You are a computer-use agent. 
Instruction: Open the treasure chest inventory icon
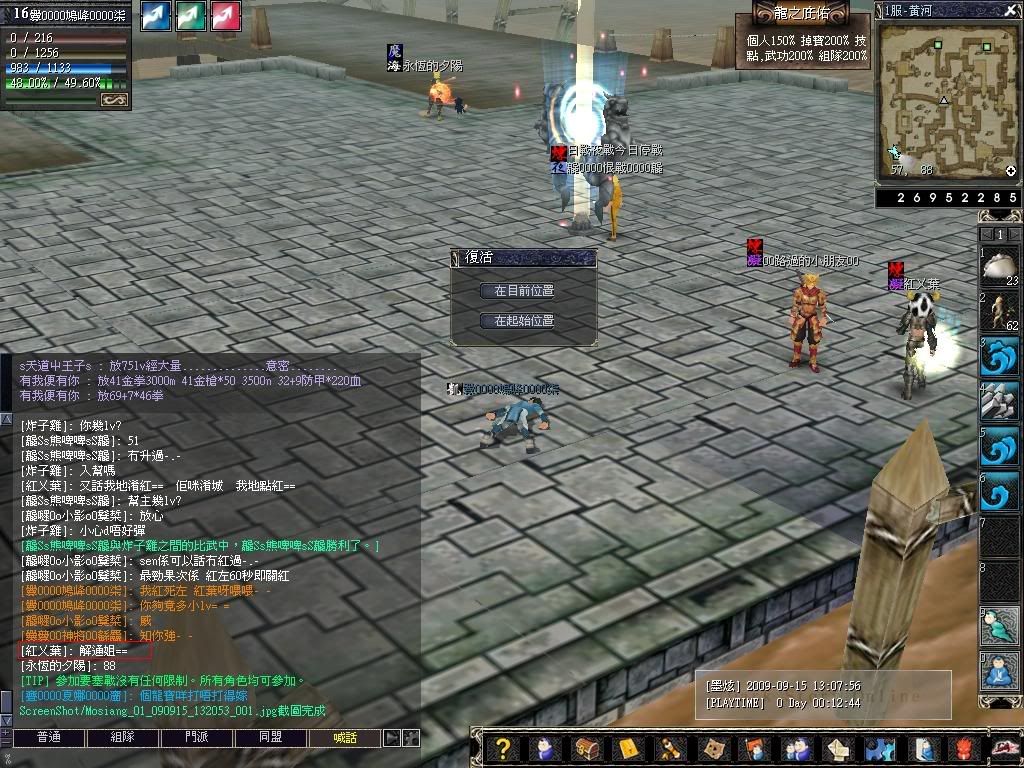586,748
